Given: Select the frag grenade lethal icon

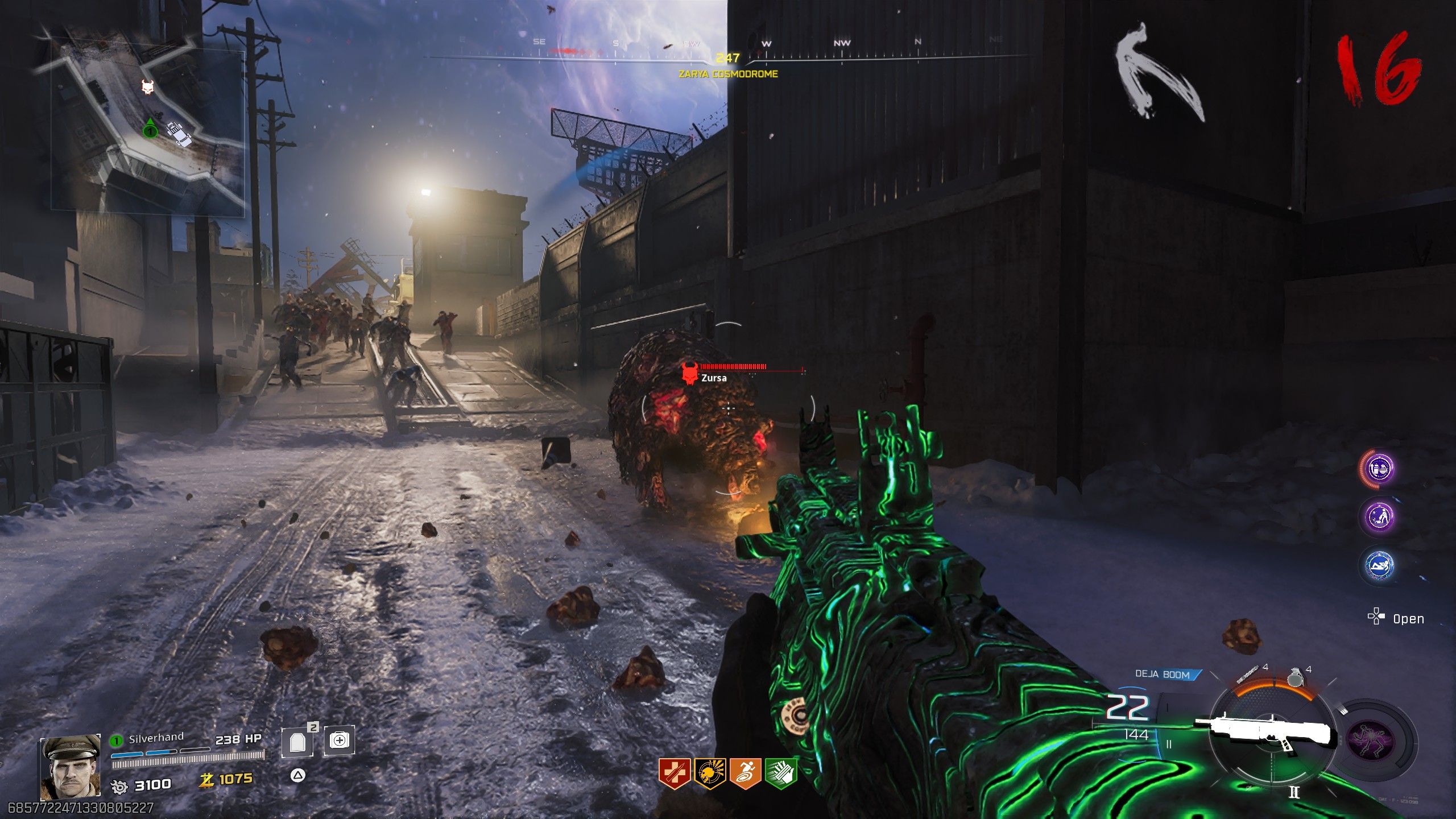Looking at the screenshot, I should tap(1295, 678).
